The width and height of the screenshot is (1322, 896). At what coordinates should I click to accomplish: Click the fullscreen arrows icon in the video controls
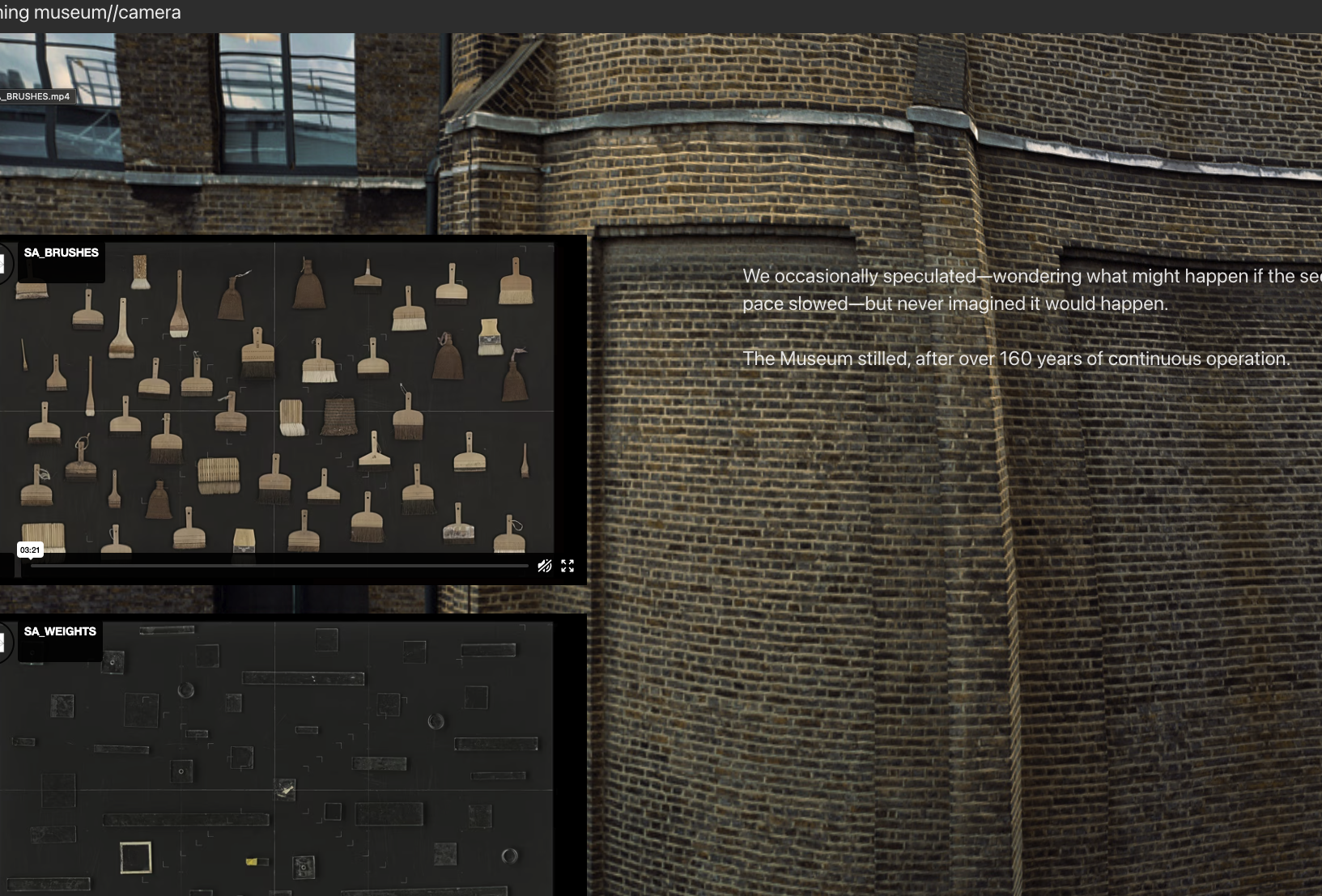tap(567, 565)
